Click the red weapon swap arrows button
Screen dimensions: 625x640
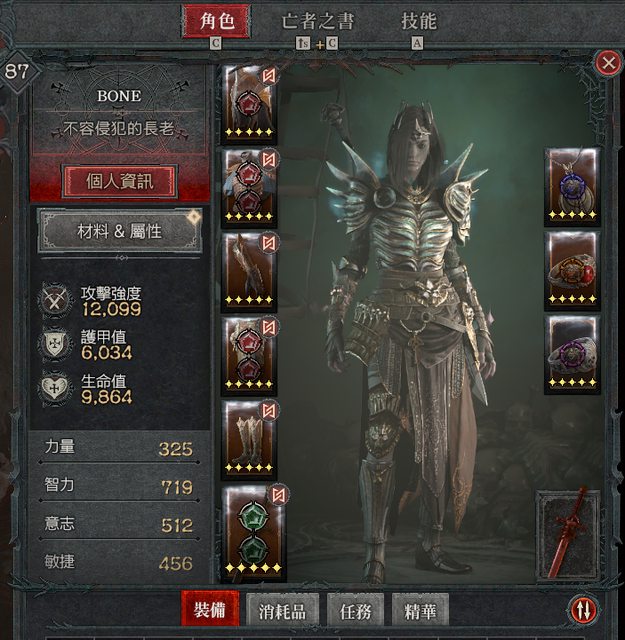click(582, 609)
